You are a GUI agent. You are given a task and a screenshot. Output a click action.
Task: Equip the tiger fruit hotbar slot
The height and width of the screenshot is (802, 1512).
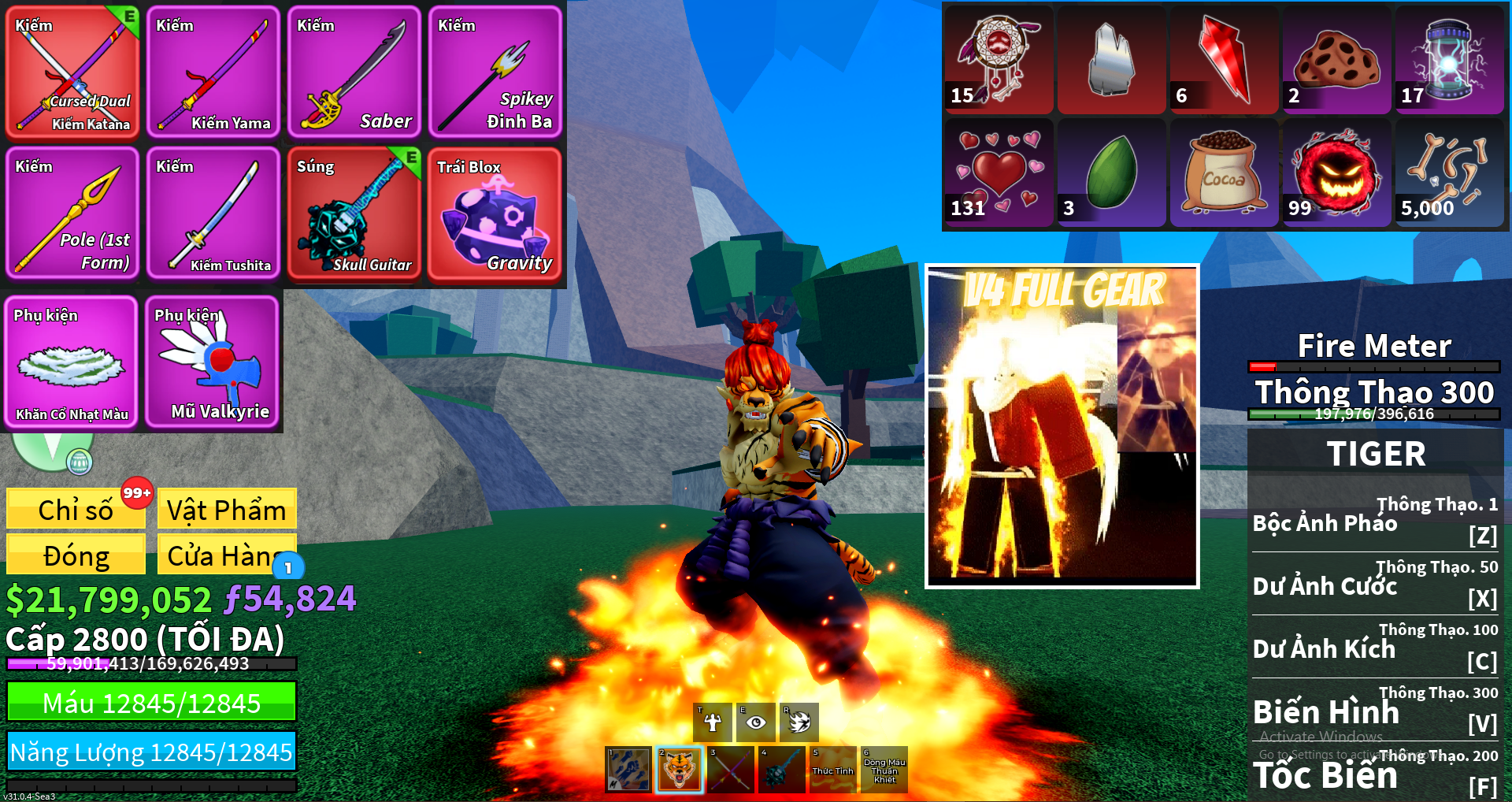point(679,769)
